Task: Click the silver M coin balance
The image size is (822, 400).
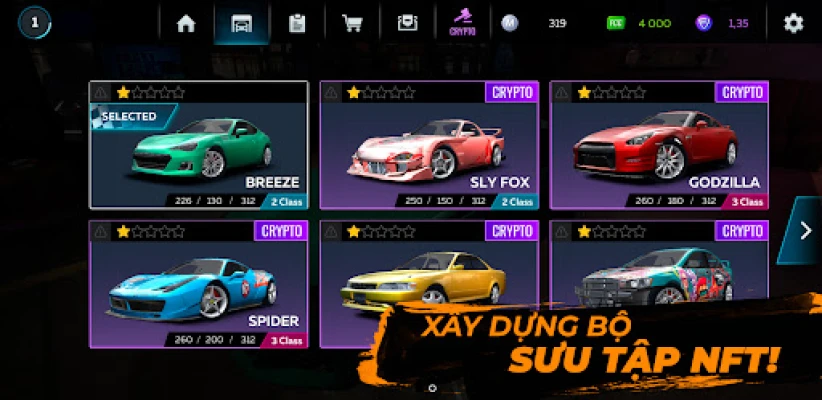Action: (536, 23)
